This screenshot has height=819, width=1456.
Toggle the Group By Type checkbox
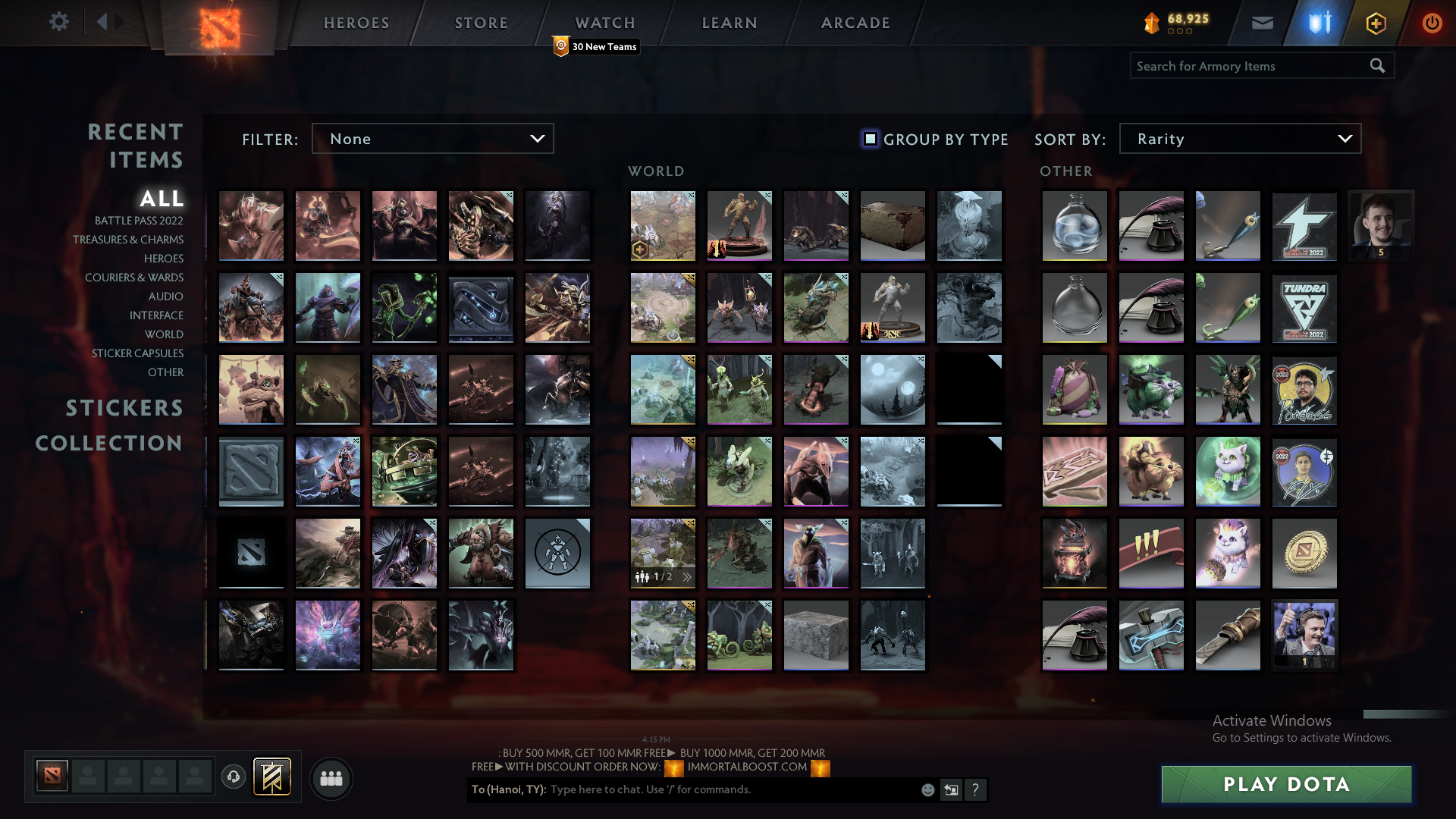pos(869,139)
